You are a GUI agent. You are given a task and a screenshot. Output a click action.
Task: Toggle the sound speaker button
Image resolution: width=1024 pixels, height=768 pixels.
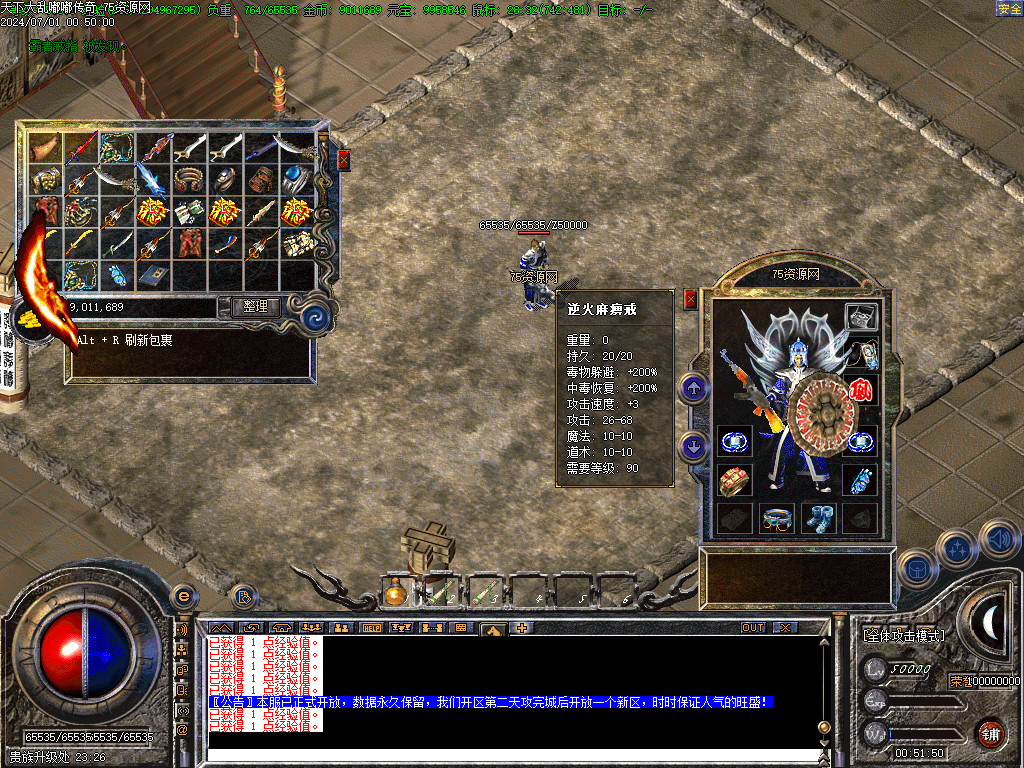tap(999, 539)
